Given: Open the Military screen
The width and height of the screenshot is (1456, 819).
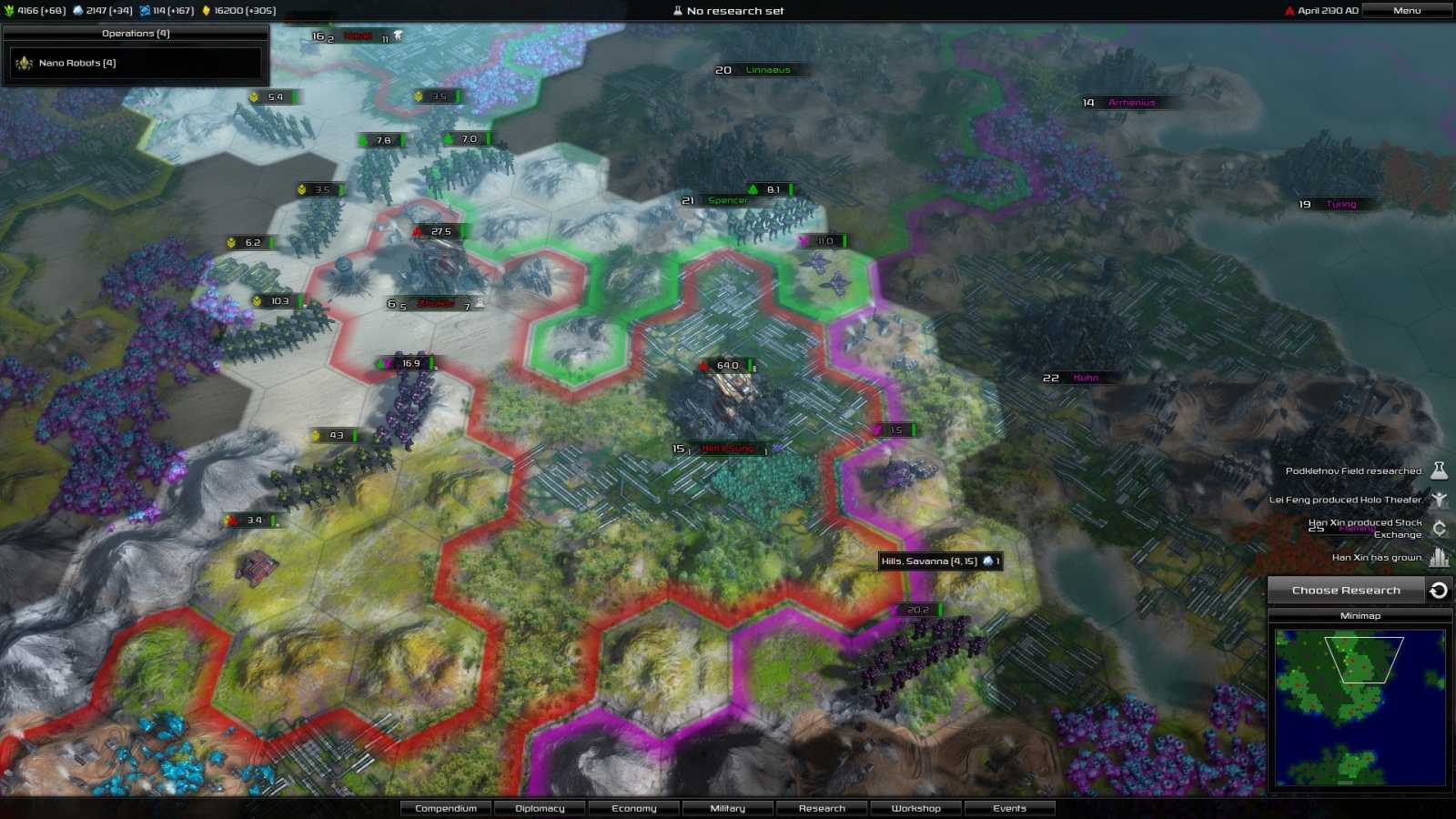Looking at the screenshot, I should (727, 808).
